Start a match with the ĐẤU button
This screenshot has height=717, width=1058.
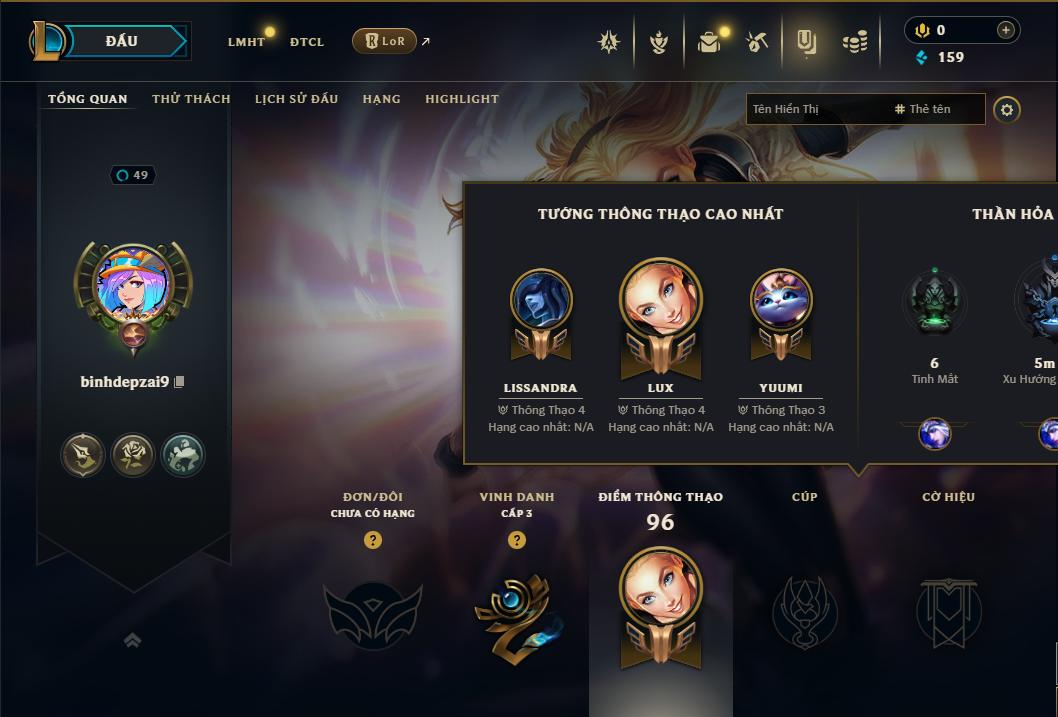122,41
